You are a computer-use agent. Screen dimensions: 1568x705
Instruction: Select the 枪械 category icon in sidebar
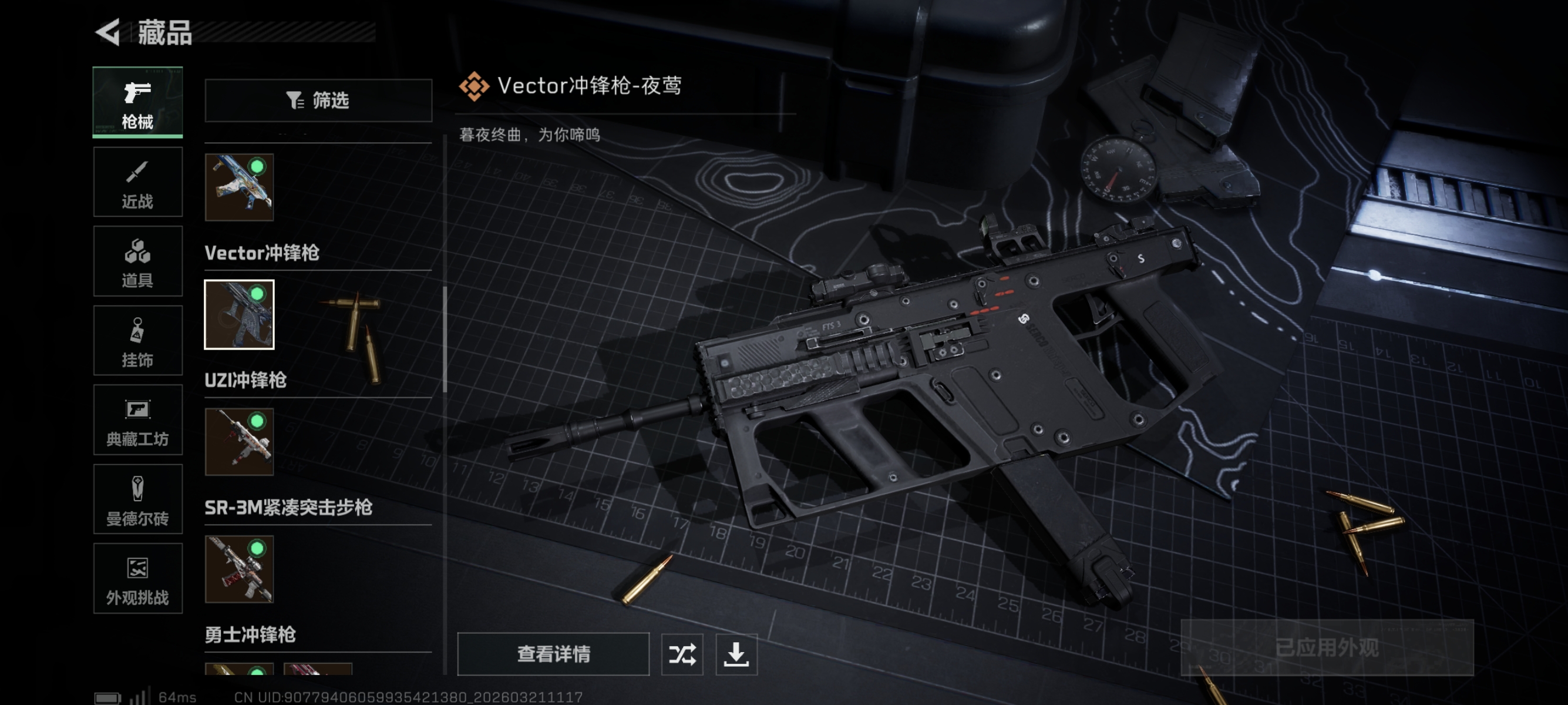click(137, 102)
